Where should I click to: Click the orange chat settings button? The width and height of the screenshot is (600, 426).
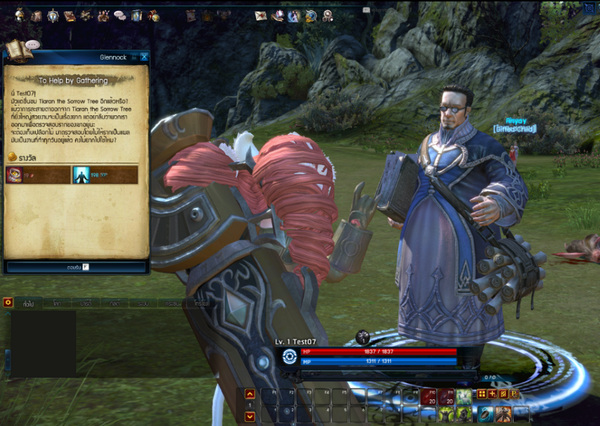8,302
